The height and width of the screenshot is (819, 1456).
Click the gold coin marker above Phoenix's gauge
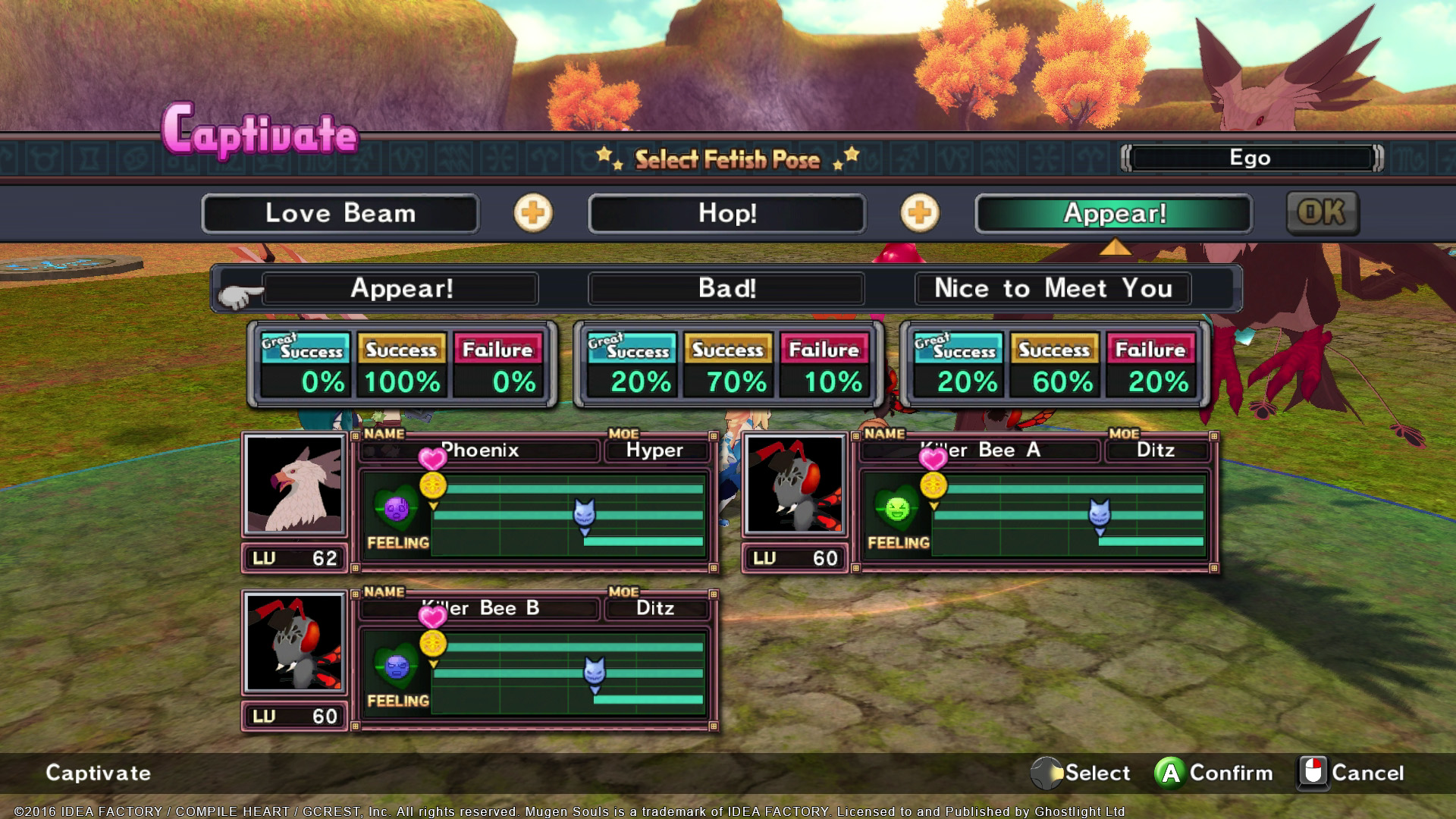434,484
